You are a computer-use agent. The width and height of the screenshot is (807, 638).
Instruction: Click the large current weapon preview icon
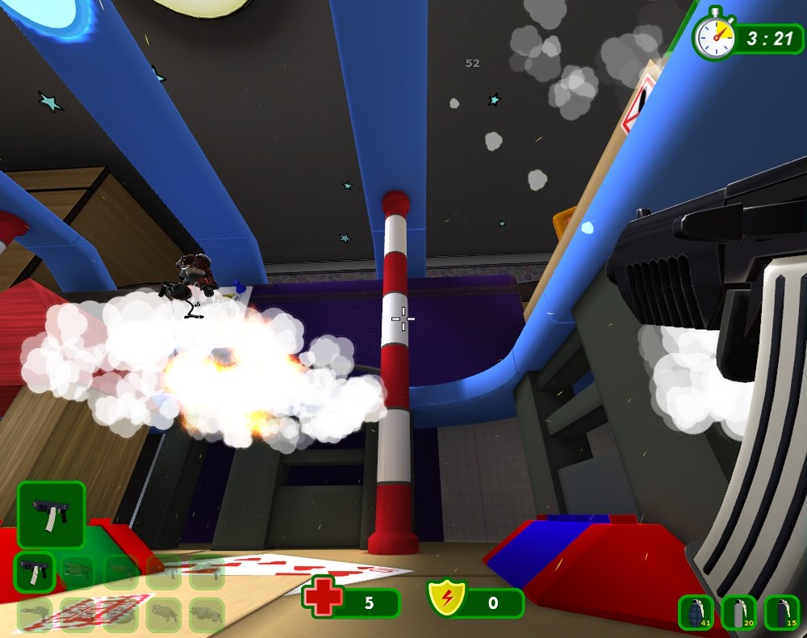tap(51, 514)
